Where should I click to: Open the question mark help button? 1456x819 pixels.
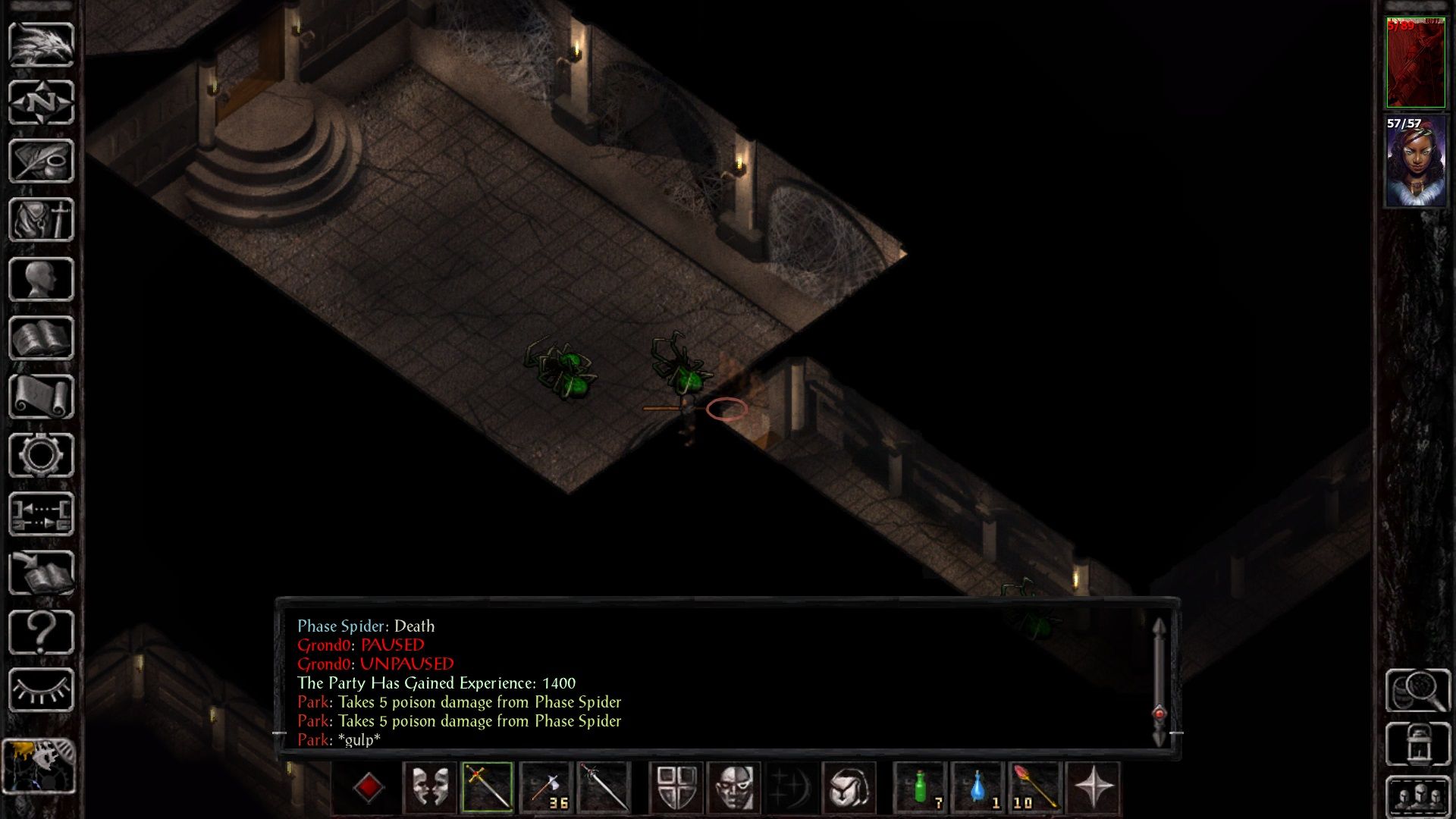point(41,632)
